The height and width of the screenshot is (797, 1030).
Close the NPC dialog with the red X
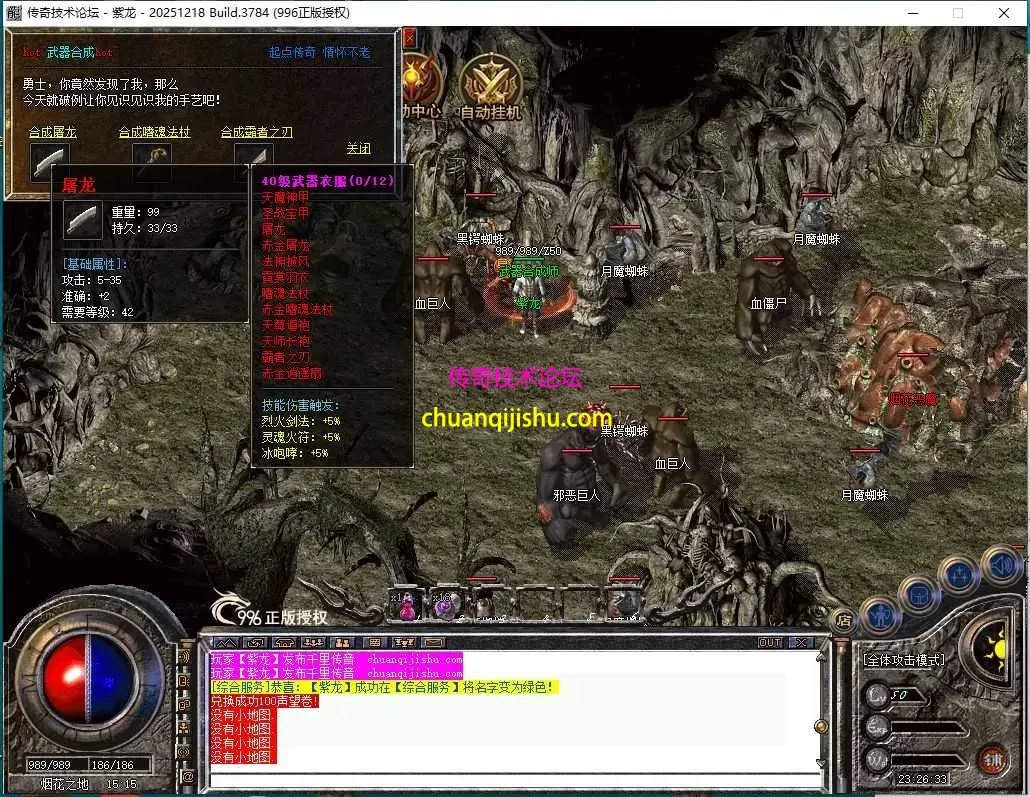(409, 38)
